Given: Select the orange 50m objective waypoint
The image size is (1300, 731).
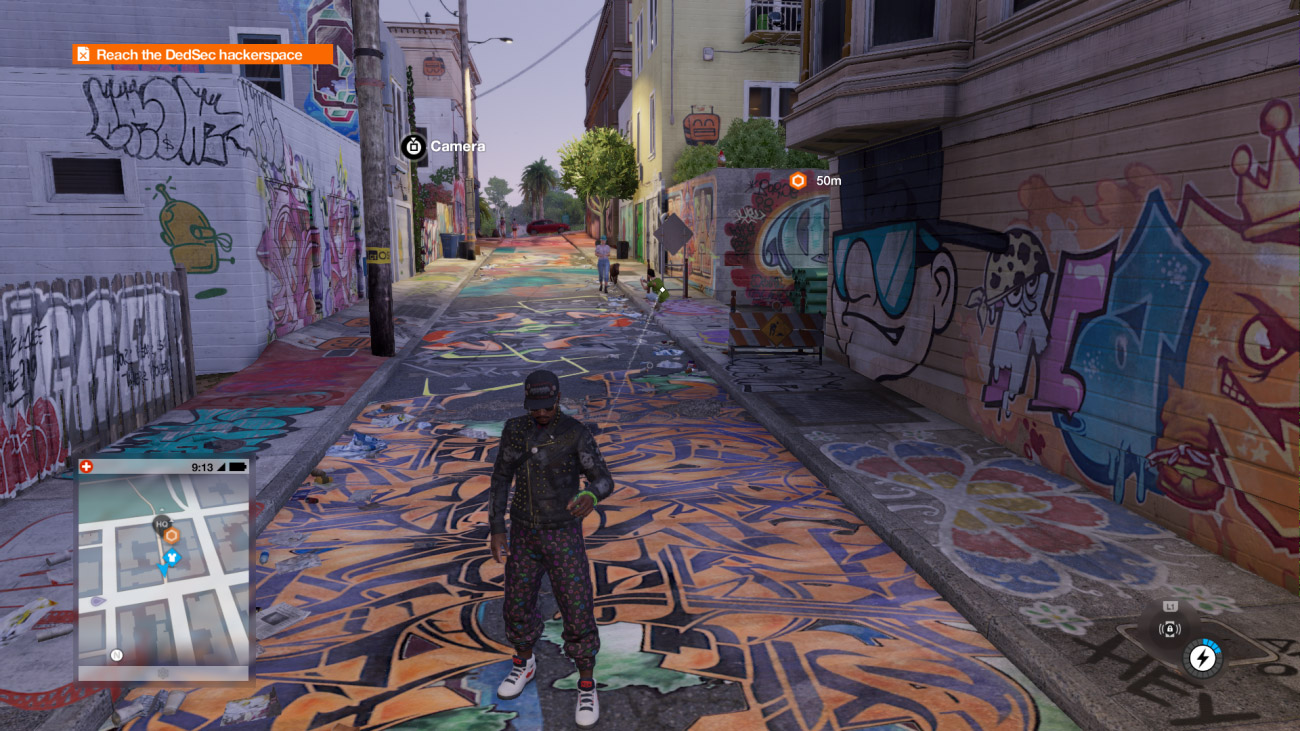Looking at the screenshot, I should pyautogui.click(x=798, y=181).
